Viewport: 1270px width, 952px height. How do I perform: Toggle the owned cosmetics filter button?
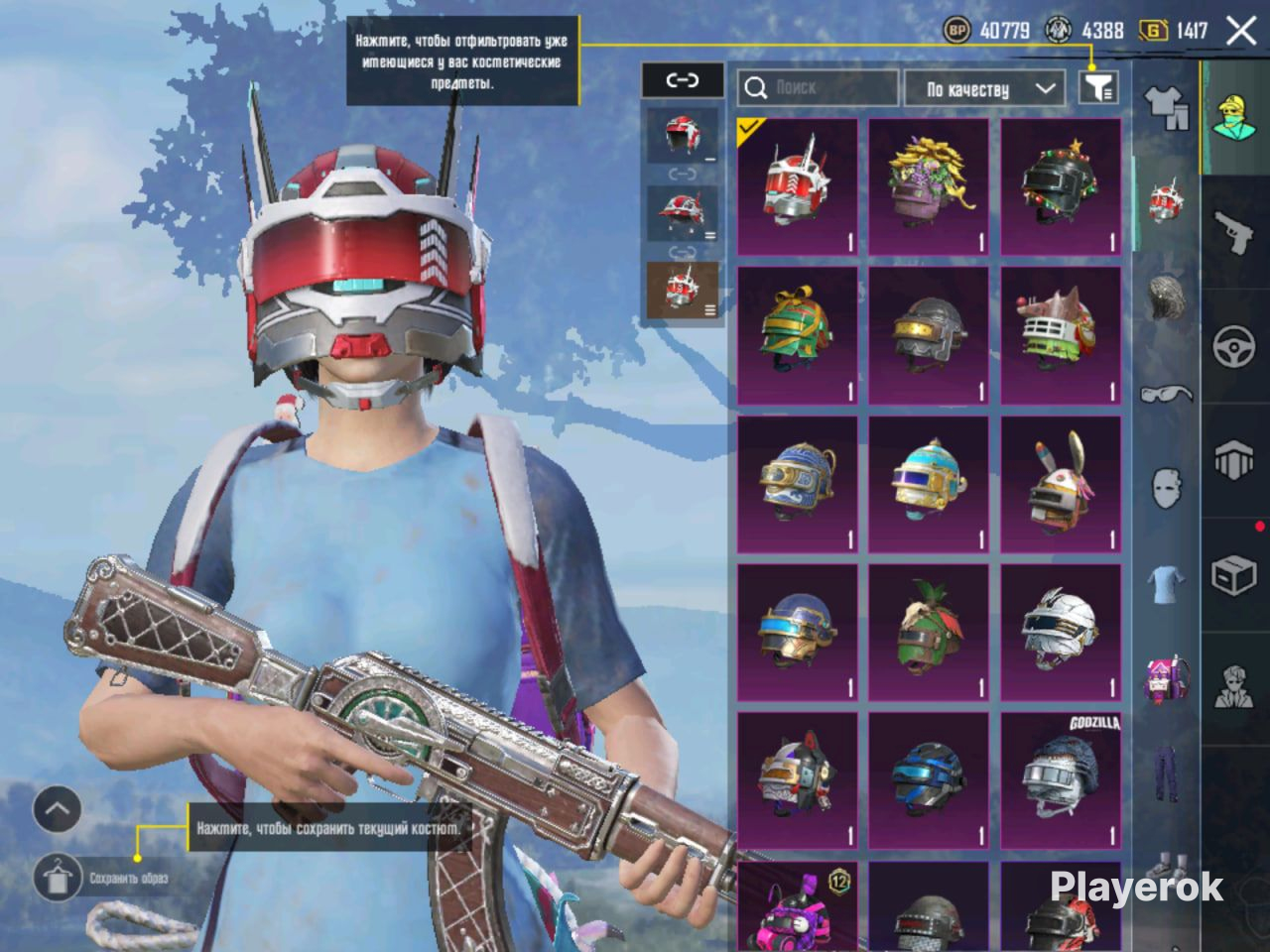(1097, 88)
